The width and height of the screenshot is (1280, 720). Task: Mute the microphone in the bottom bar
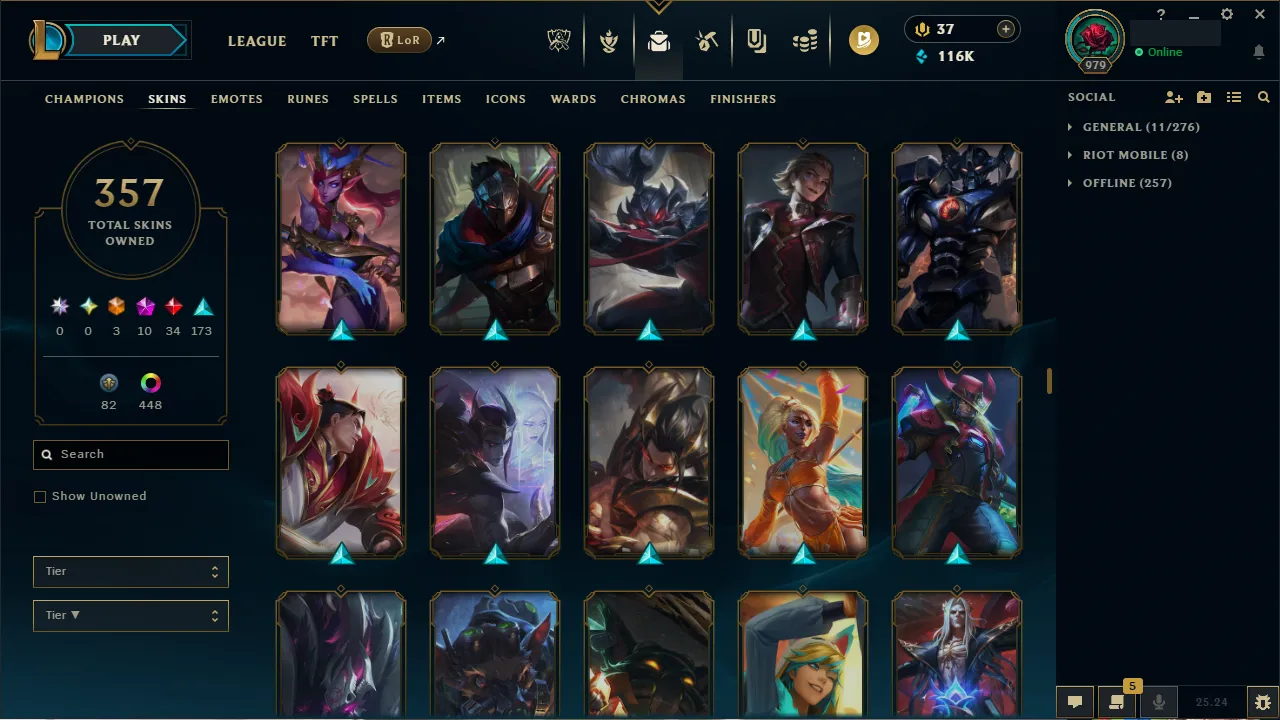click(1158, 701)
